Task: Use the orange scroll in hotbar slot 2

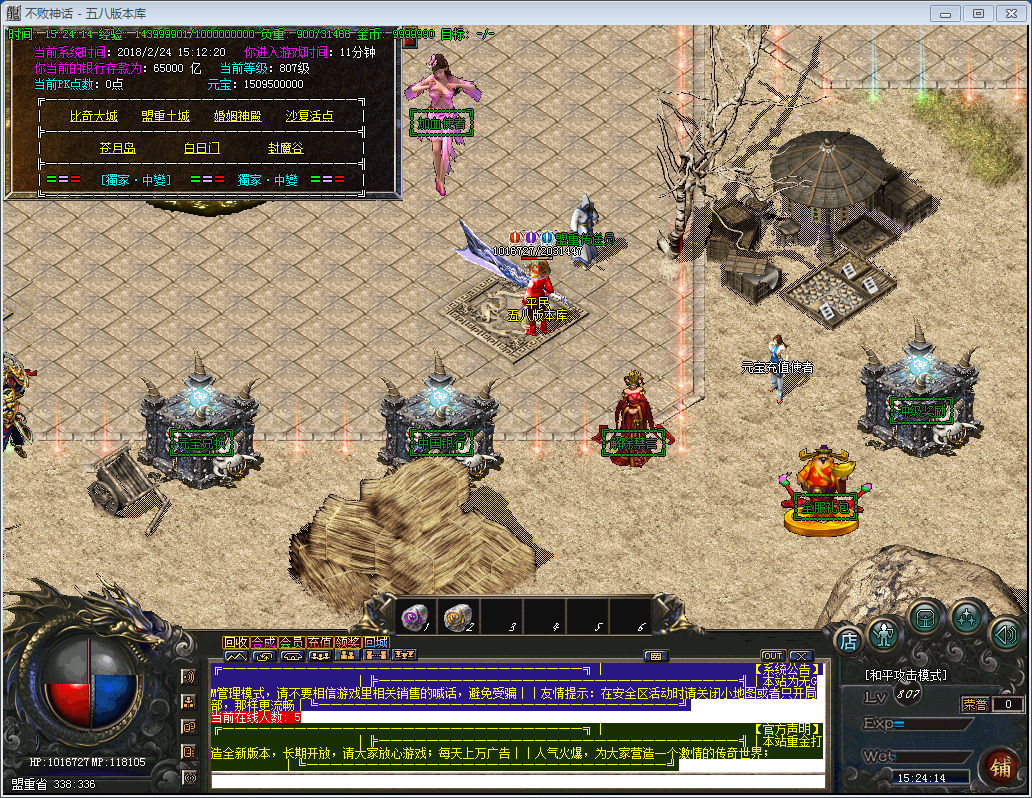Action: tap(457, 617)
